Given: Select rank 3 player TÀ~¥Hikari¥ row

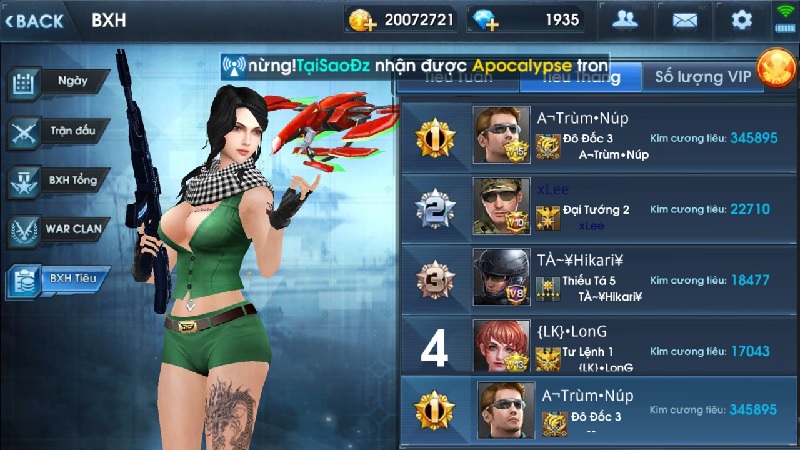Looking at the screenshot, I should coord(596,276).
